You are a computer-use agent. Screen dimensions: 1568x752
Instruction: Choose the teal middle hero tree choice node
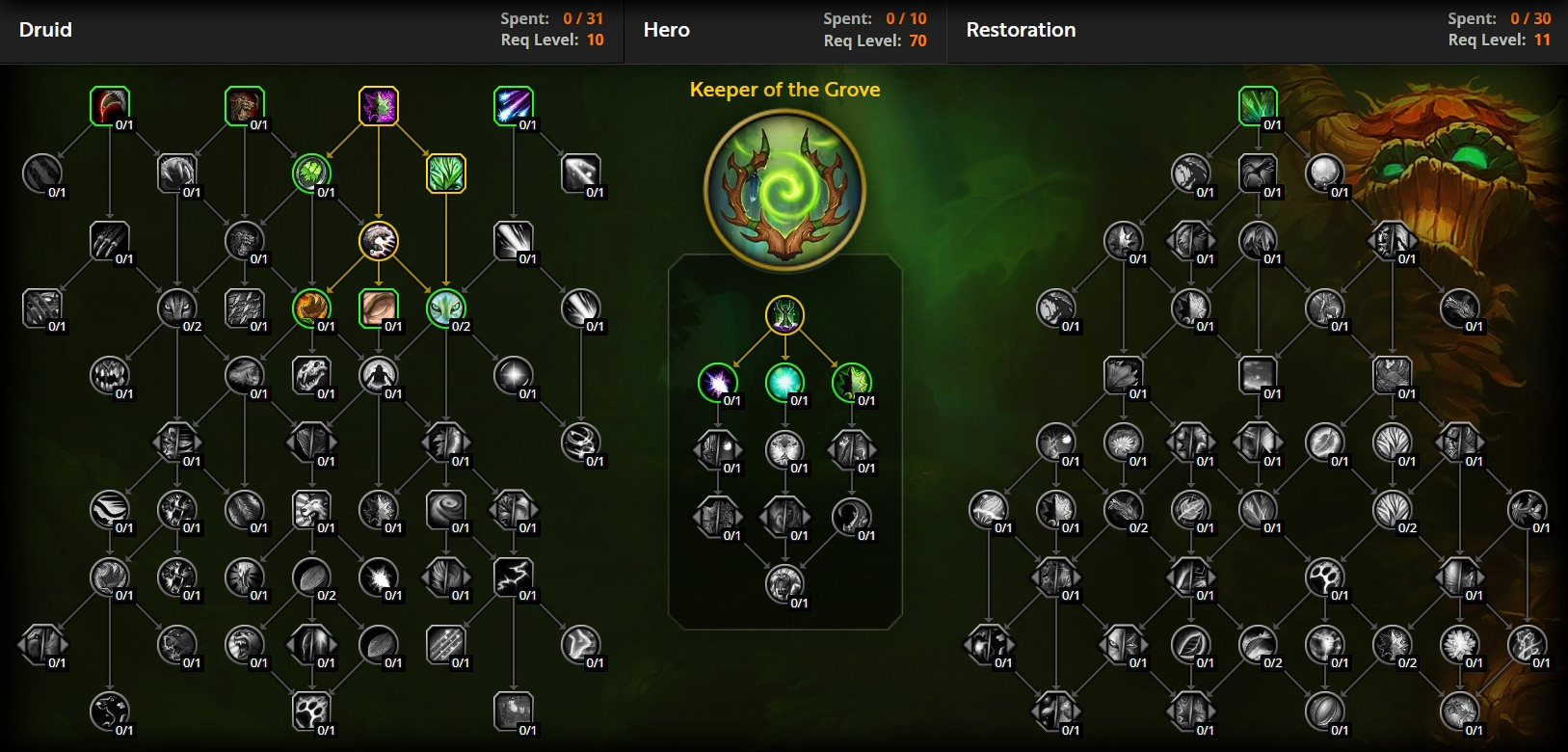click(785, 383)
